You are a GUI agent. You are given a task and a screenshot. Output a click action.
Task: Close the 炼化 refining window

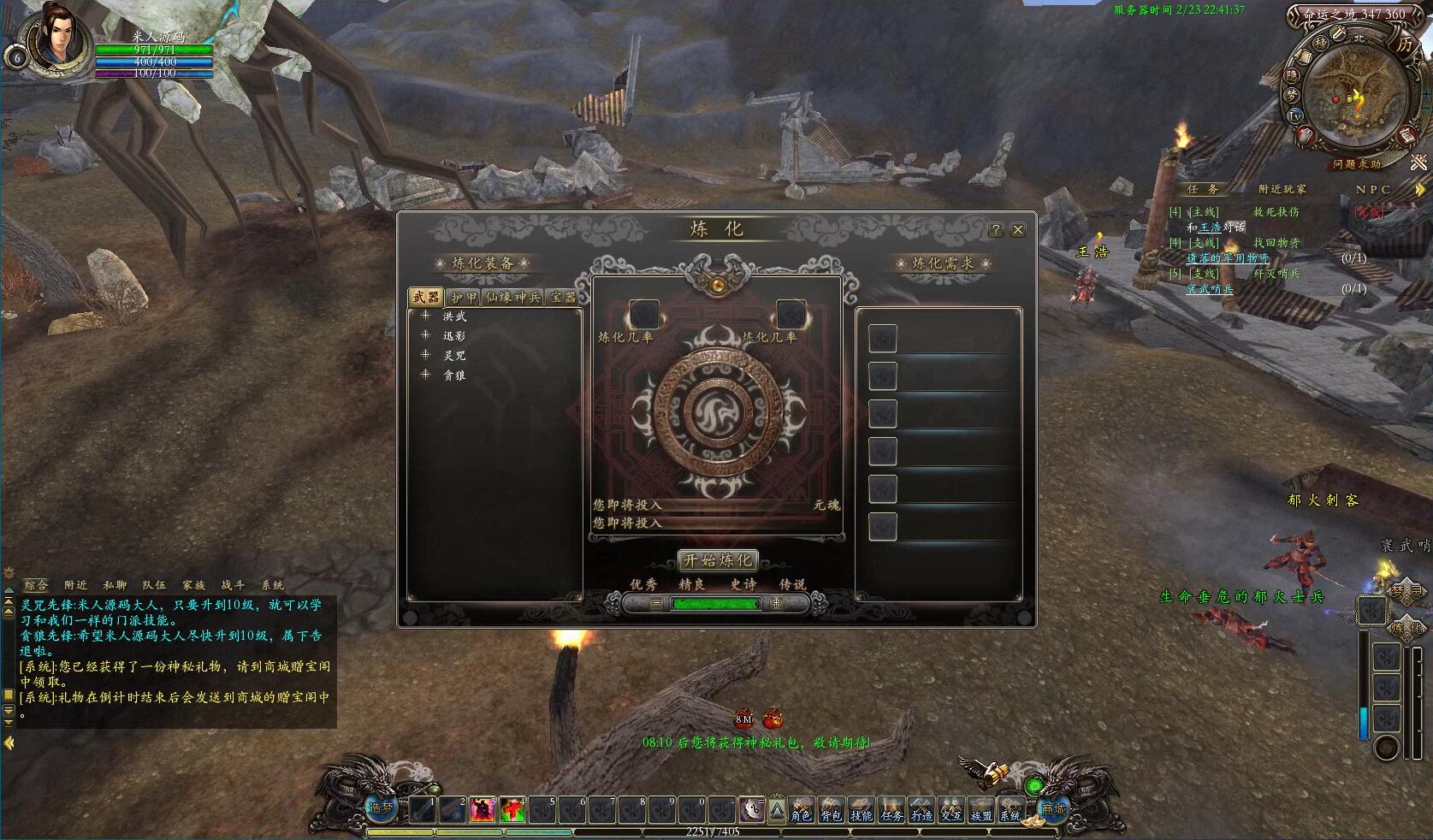click(1017, 230)
